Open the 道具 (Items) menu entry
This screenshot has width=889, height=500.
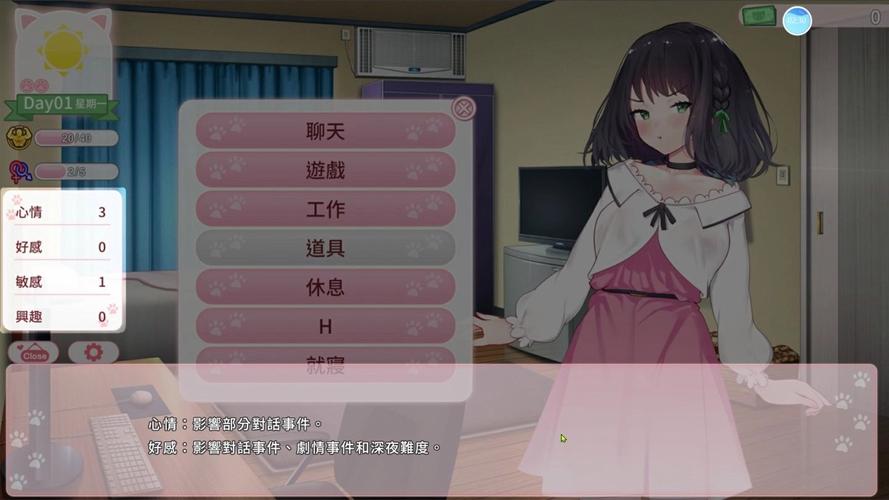325,248
